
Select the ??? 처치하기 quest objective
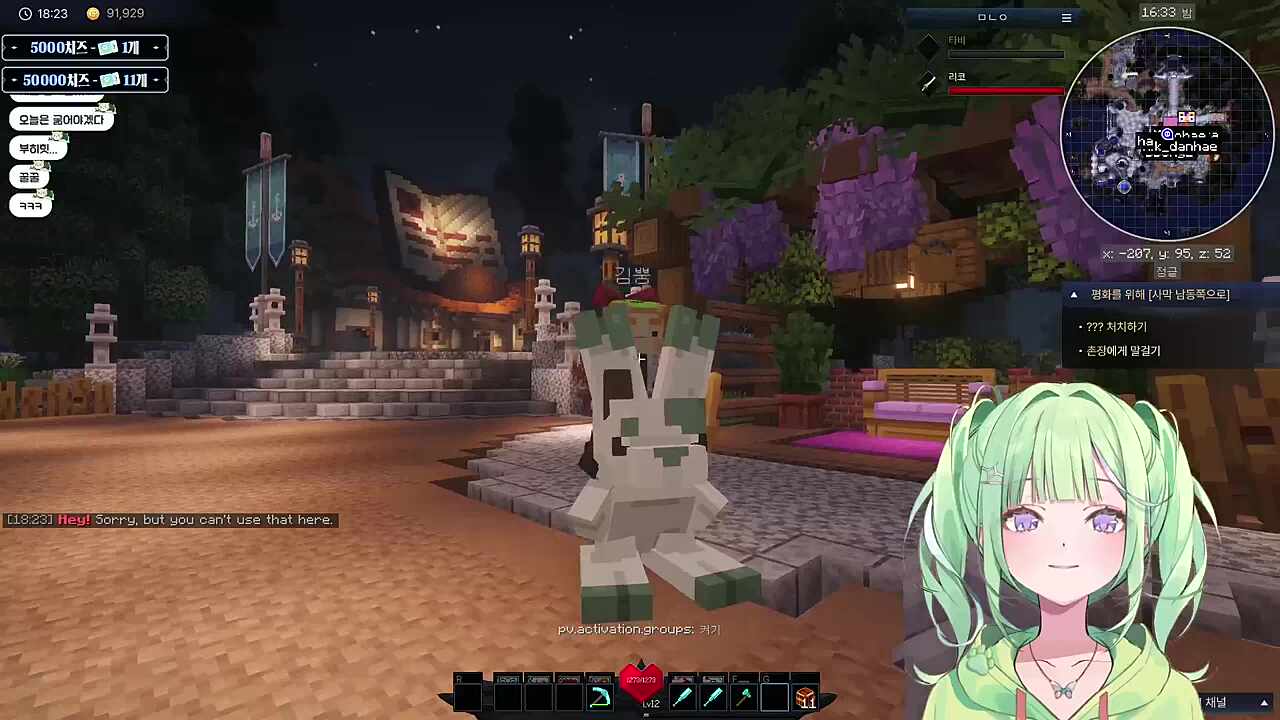pos(1116,327)
